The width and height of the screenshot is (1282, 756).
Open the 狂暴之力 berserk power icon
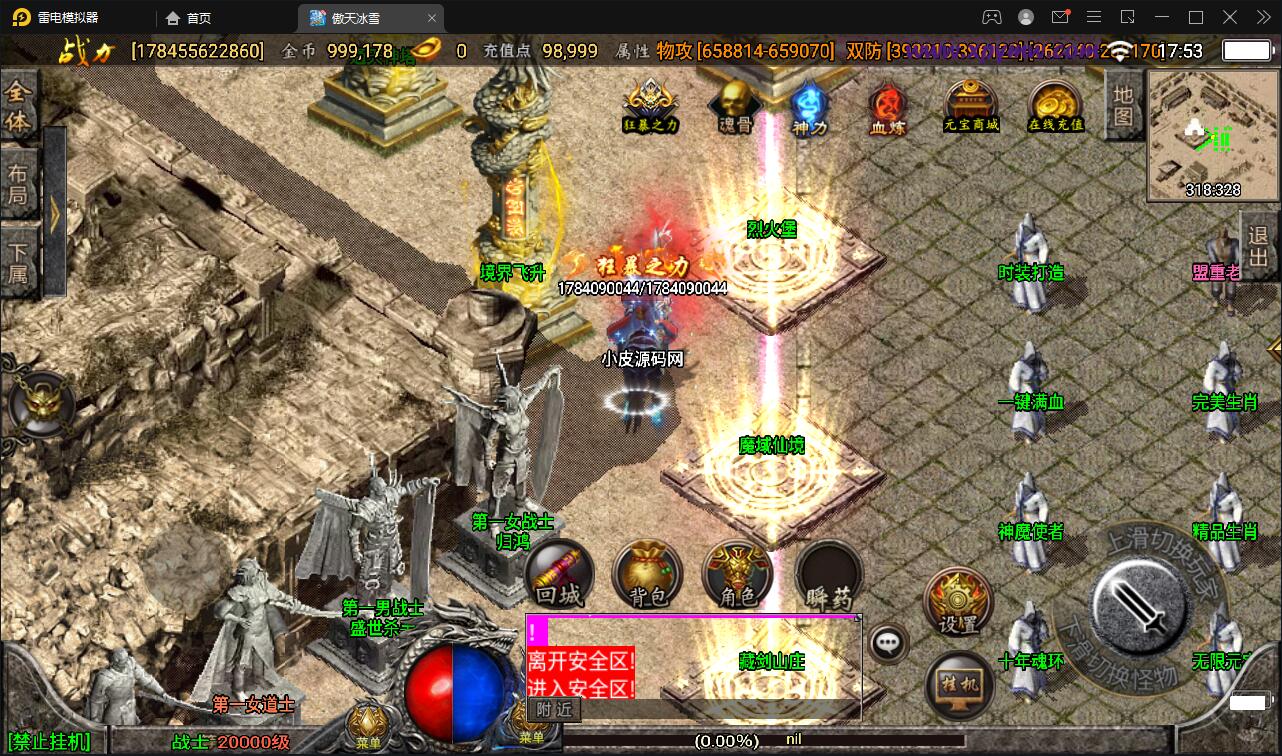pyautogui.click(x=651, y=105)
